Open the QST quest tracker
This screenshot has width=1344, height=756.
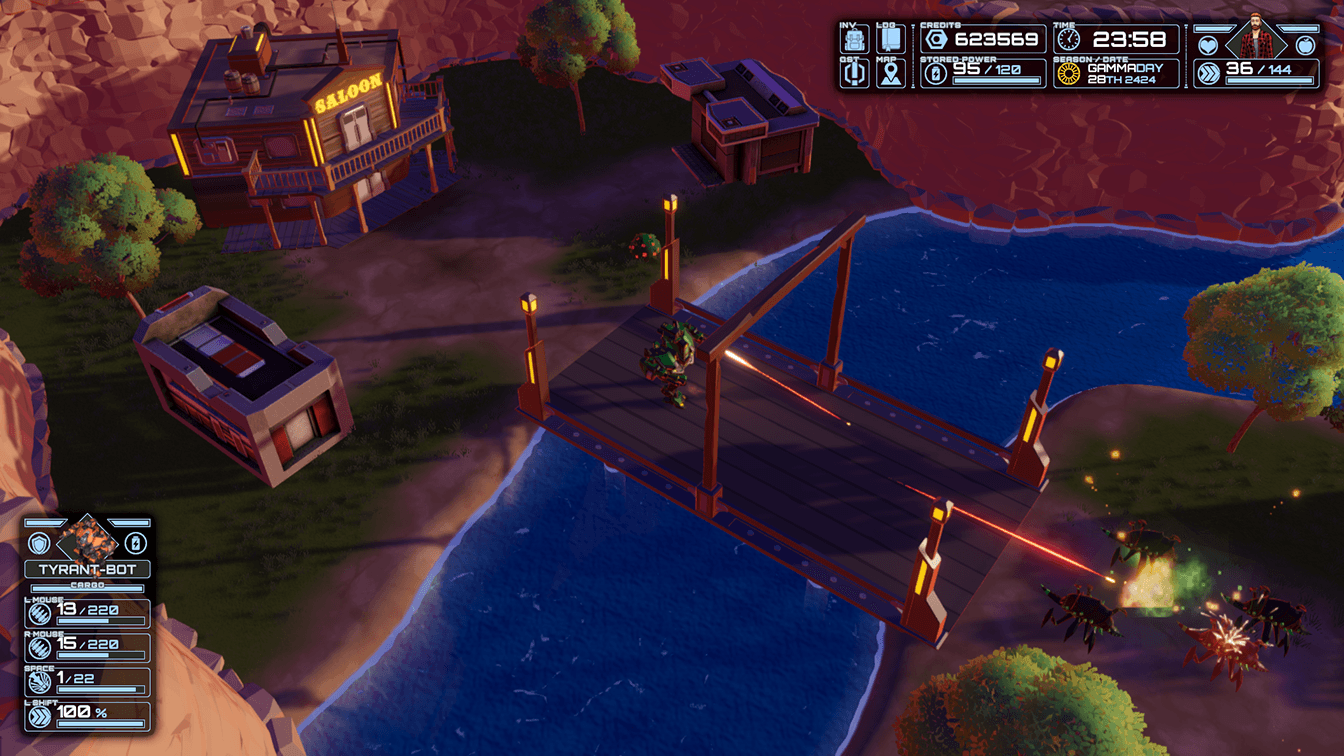point(854,74)
